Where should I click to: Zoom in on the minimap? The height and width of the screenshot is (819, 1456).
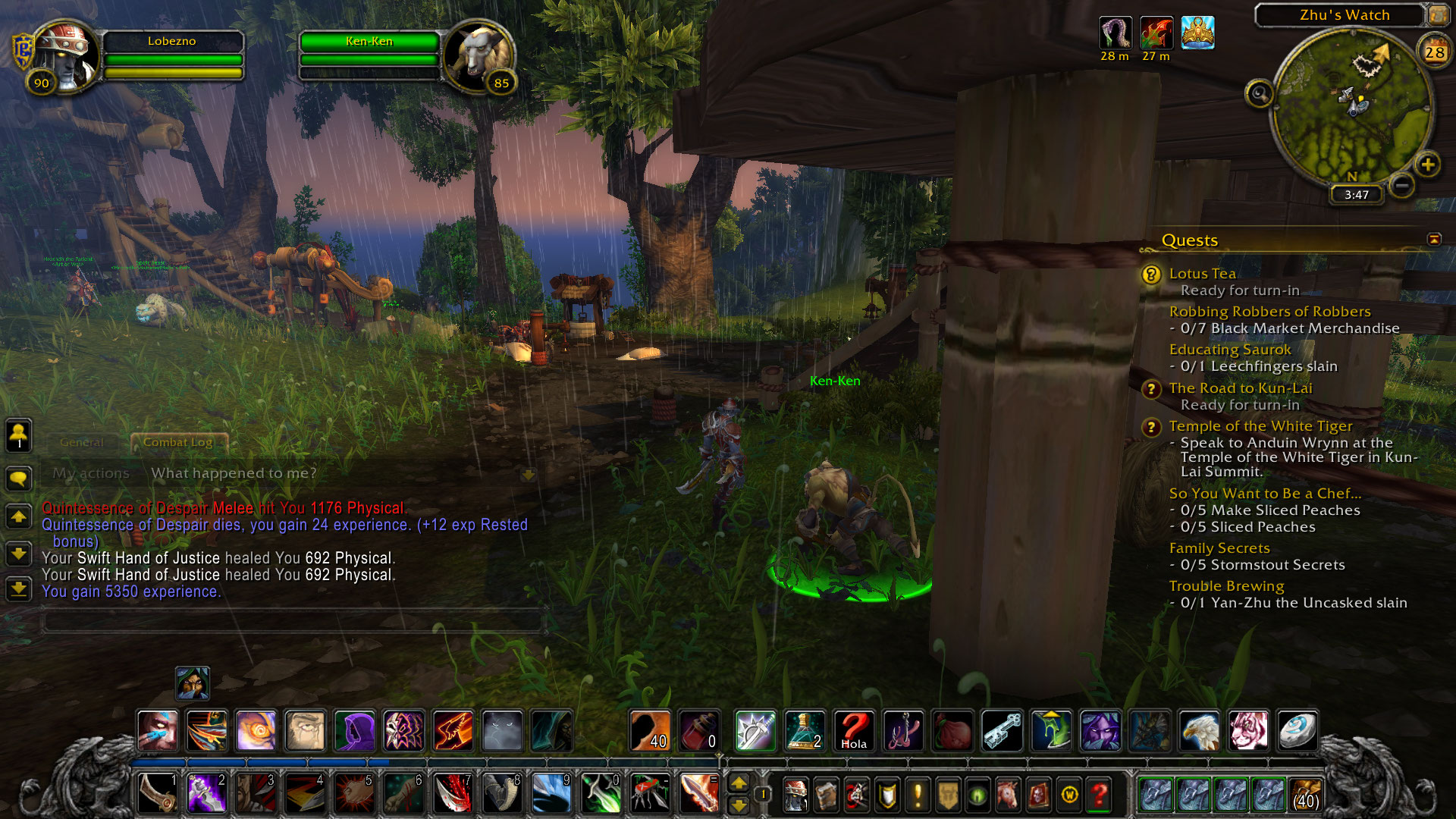coord(1428,165)
